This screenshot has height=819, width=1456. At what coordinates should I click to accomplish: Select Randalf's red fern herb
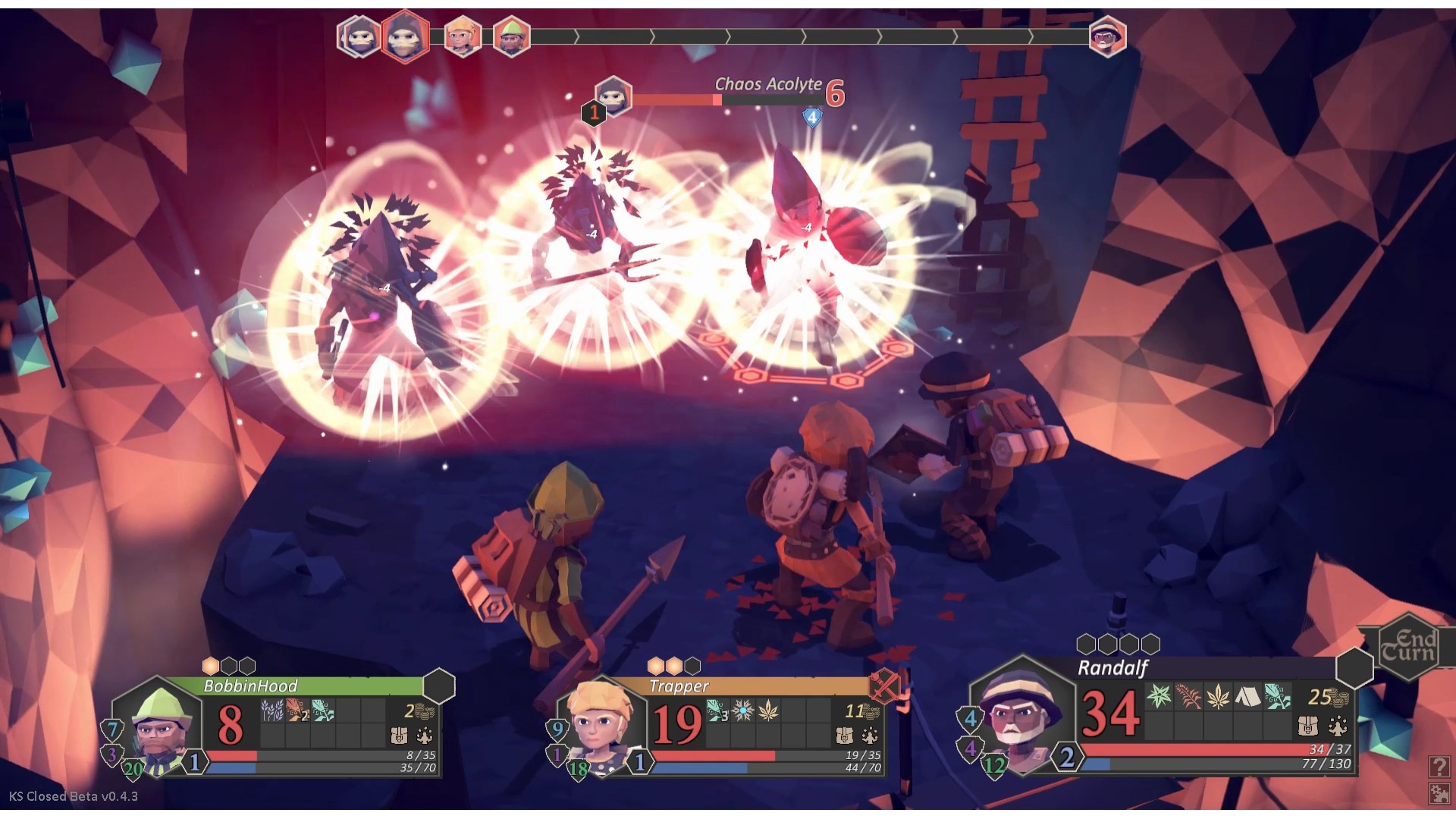tap(1188, 696)
